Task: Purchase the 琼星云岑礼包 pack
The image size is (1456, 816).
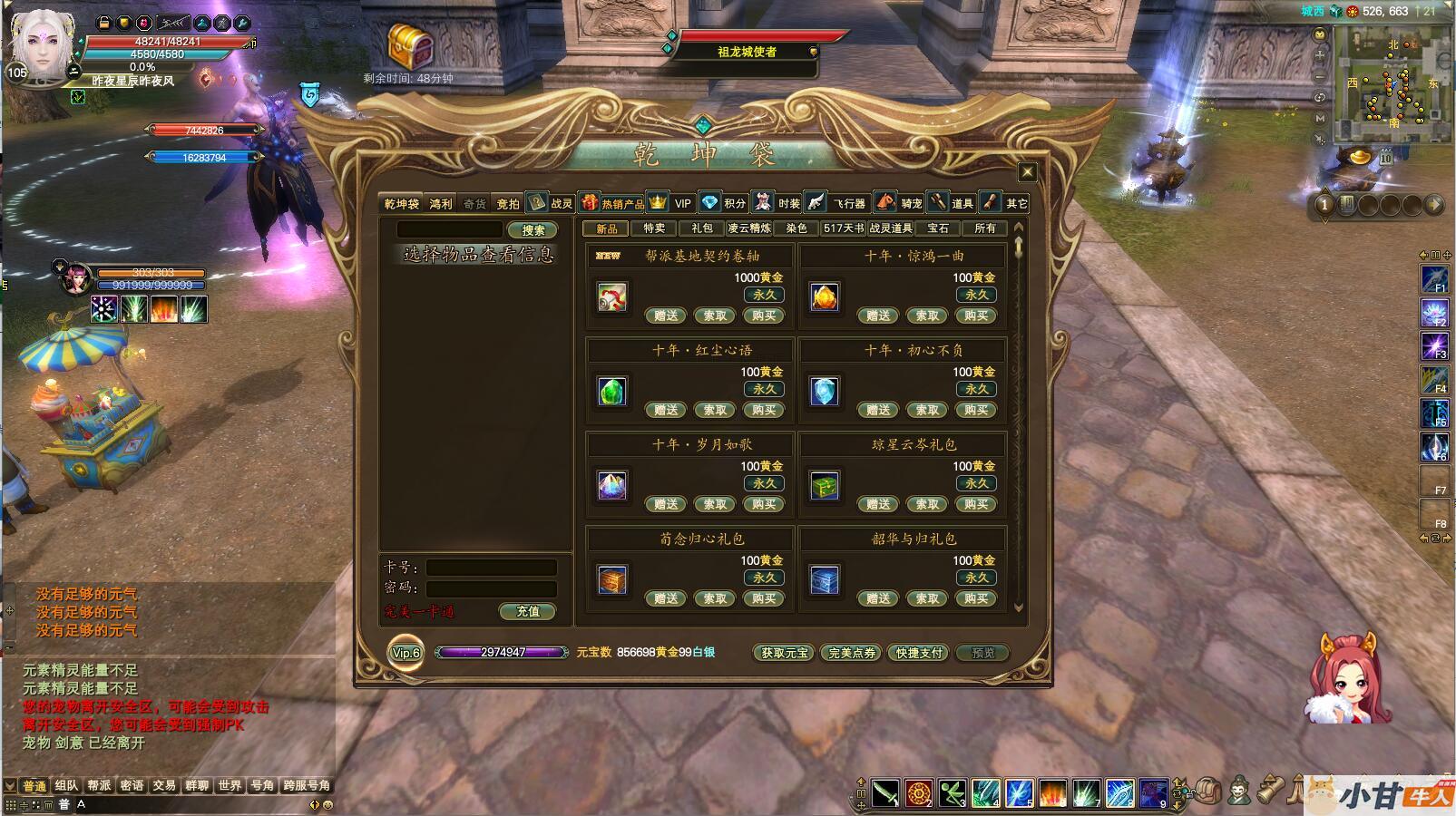Action: [x=976, y=504]
